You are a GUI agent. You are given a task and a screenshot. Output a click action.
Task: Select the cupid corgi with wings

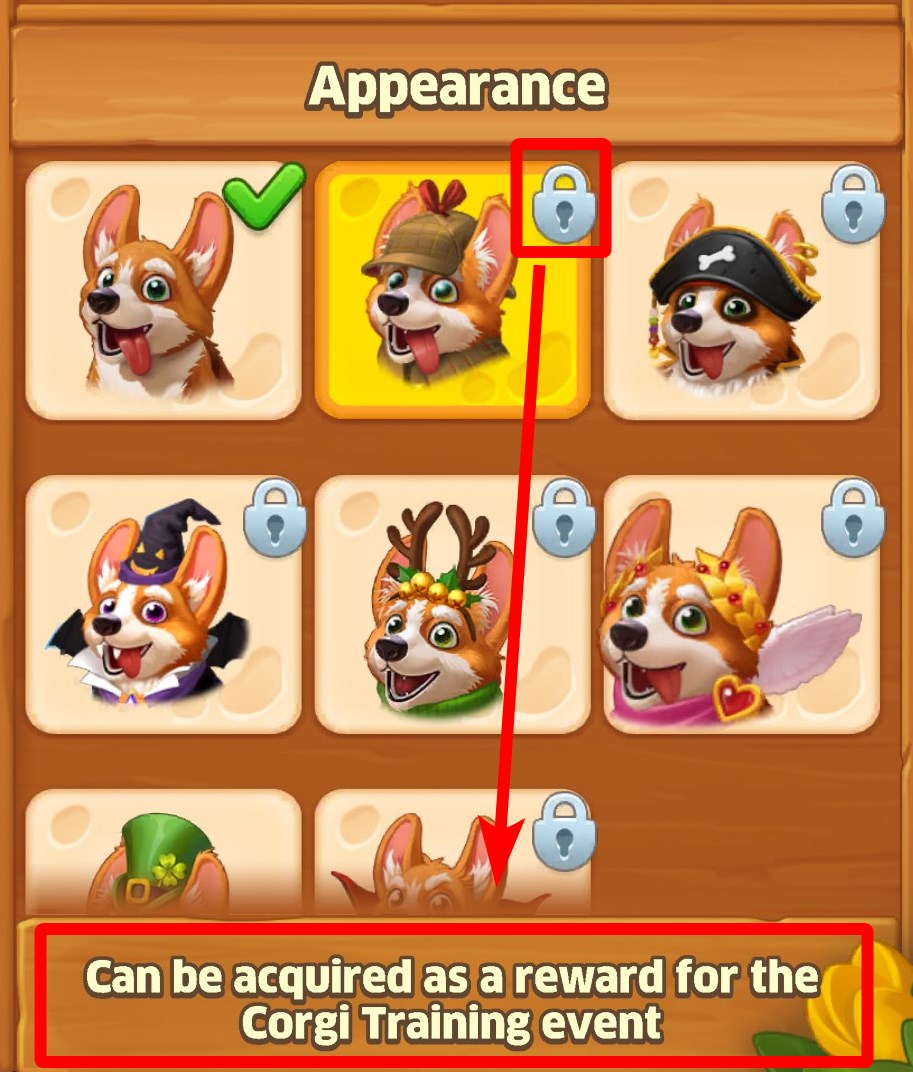tap(741, 604)
